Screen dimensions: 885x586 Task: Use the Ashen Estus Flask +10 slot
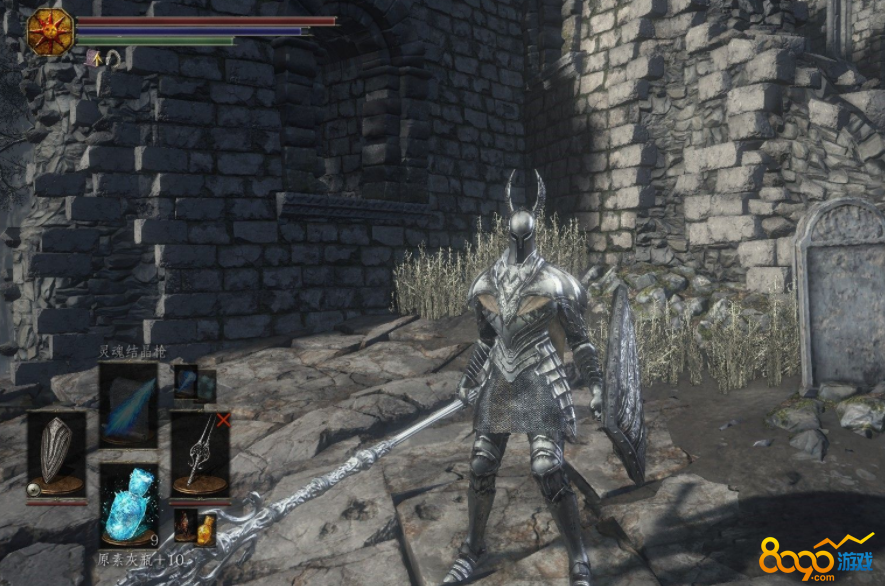[x=128, y=505]
